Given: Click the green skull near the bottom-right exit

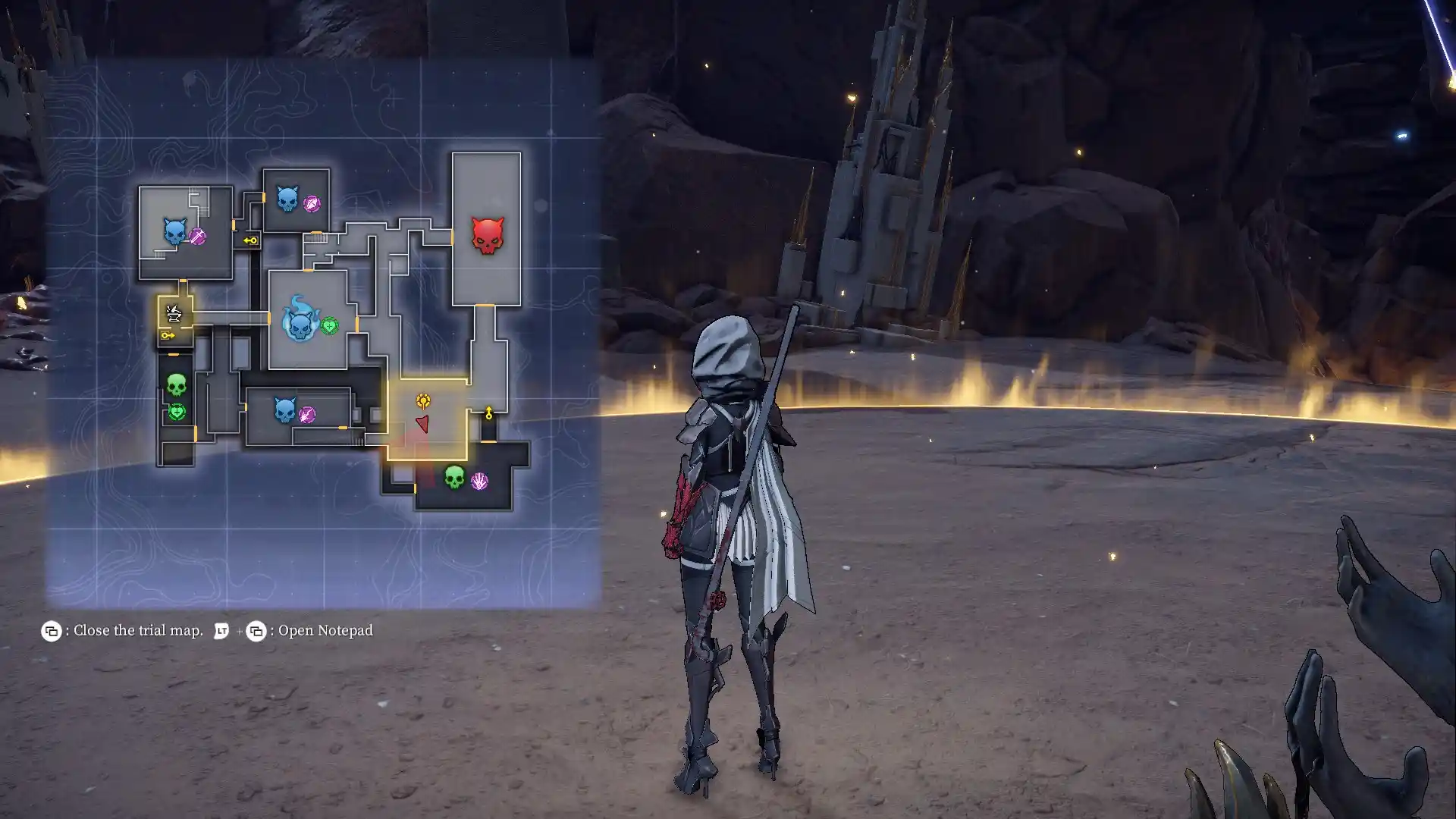Looking at the screenshot, I should (453, 480).
